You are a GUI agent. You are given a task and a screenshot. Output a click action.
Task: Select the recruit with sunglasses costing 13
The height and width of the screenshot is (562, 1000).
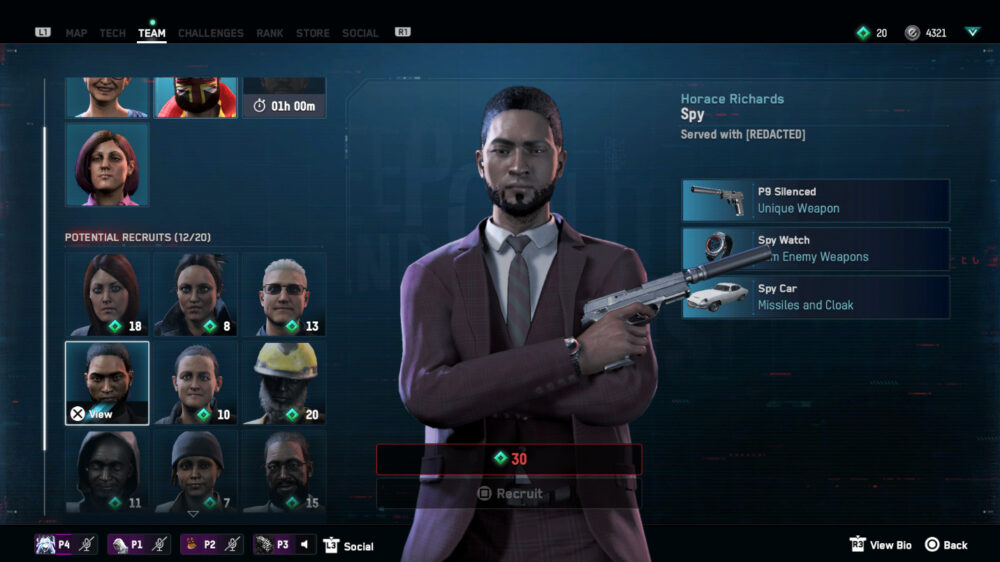coord(284,294)
